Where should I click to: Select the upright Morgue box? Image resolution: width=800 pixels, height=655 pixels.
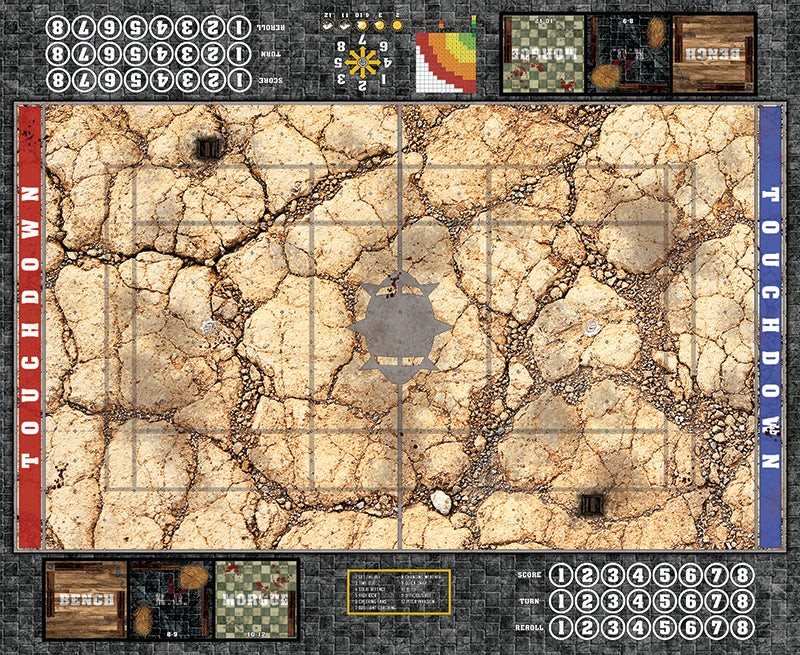click(256, 599)
